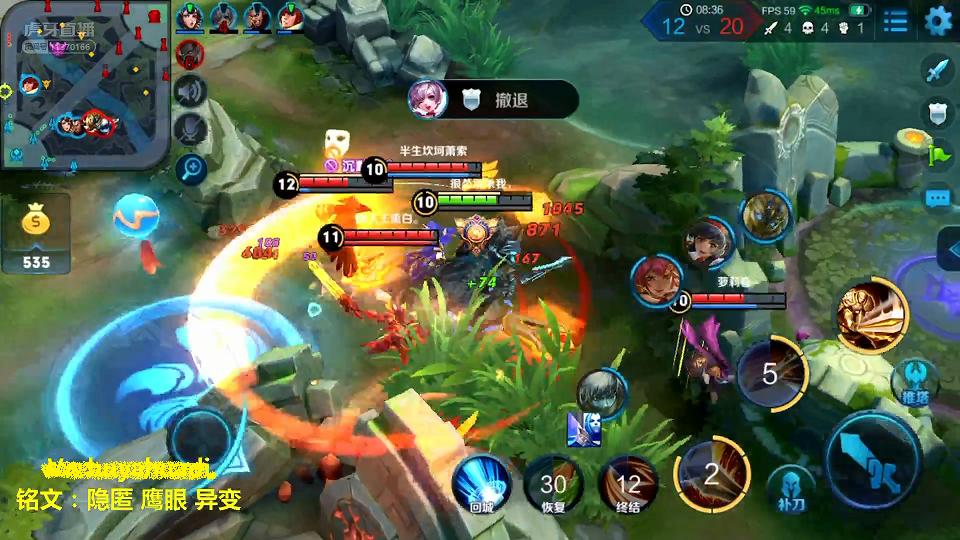Send the shield defend signal

click(x=937, y=113)
